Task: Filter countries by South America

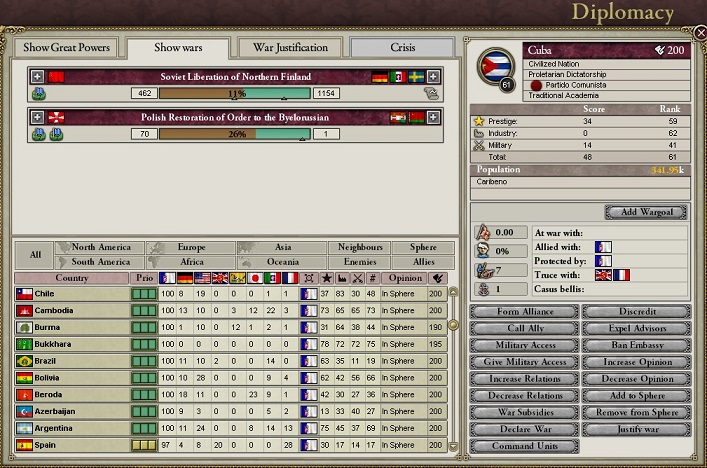Action: (101, 262)
